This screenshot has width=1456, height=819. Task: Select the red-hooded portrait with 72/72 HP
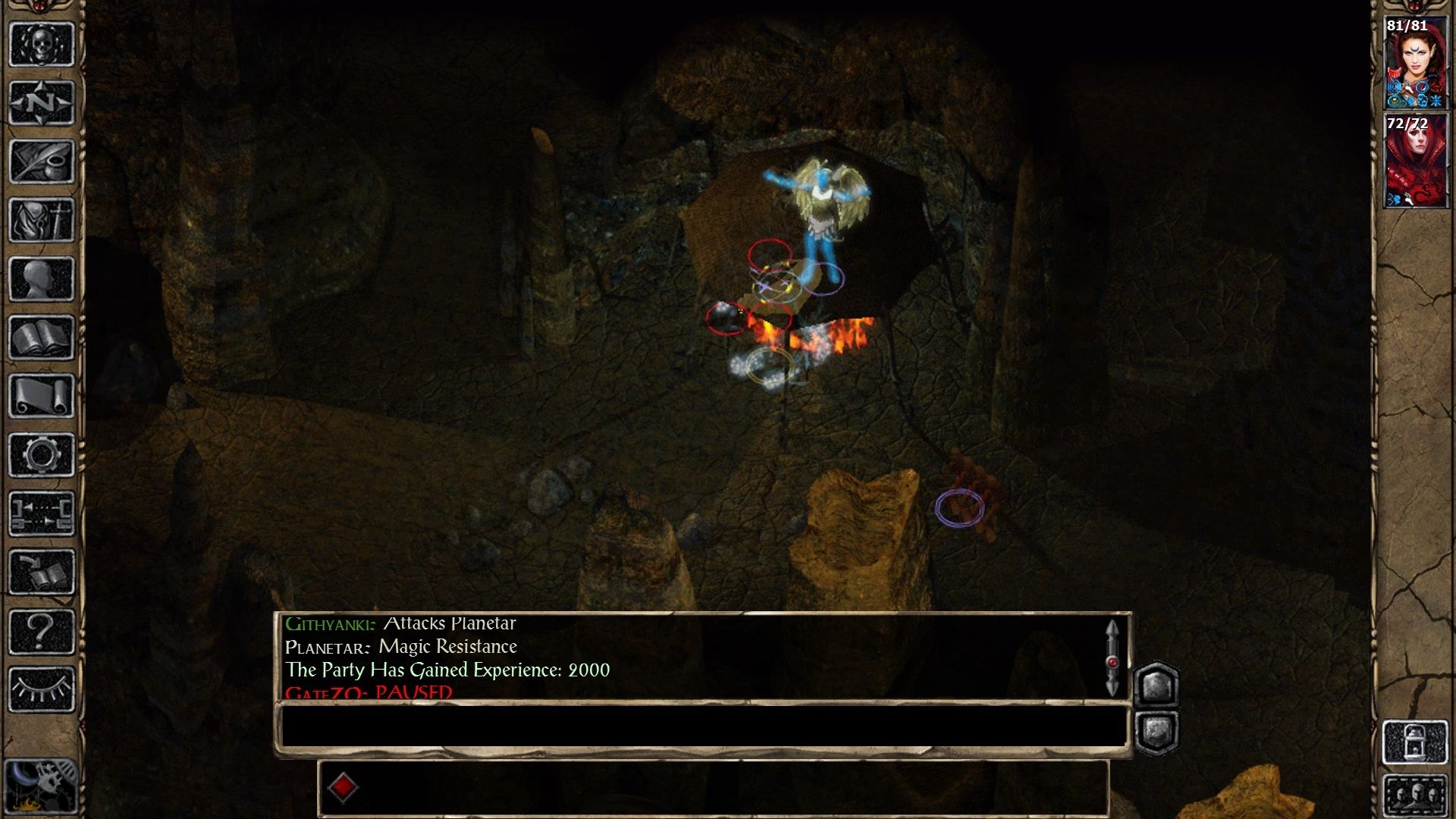tap(1415, 161)
